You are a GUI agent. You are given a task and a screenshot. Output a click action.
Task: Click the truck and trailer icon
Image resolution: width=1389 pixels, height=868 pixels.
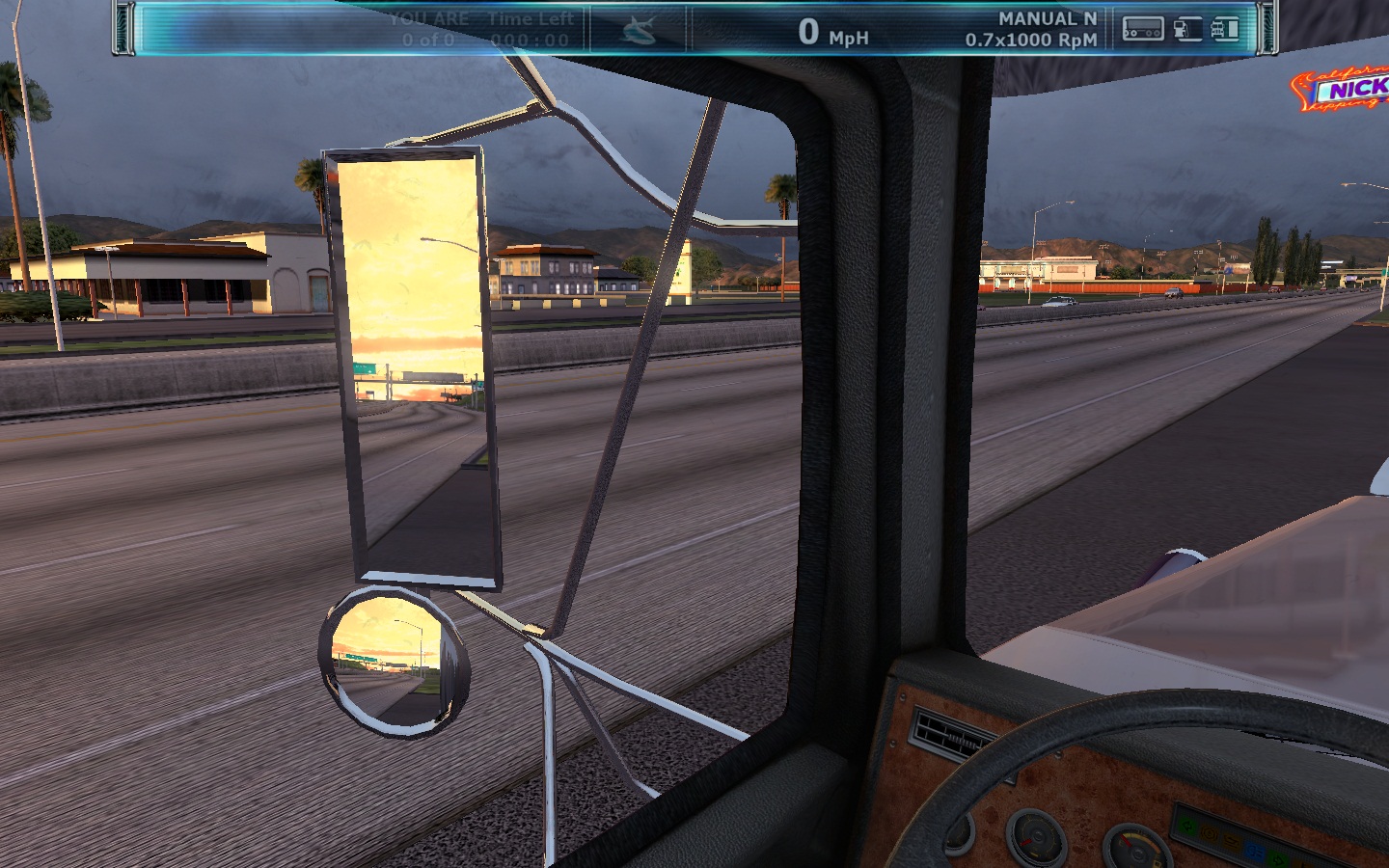[x=1224, y=29]
